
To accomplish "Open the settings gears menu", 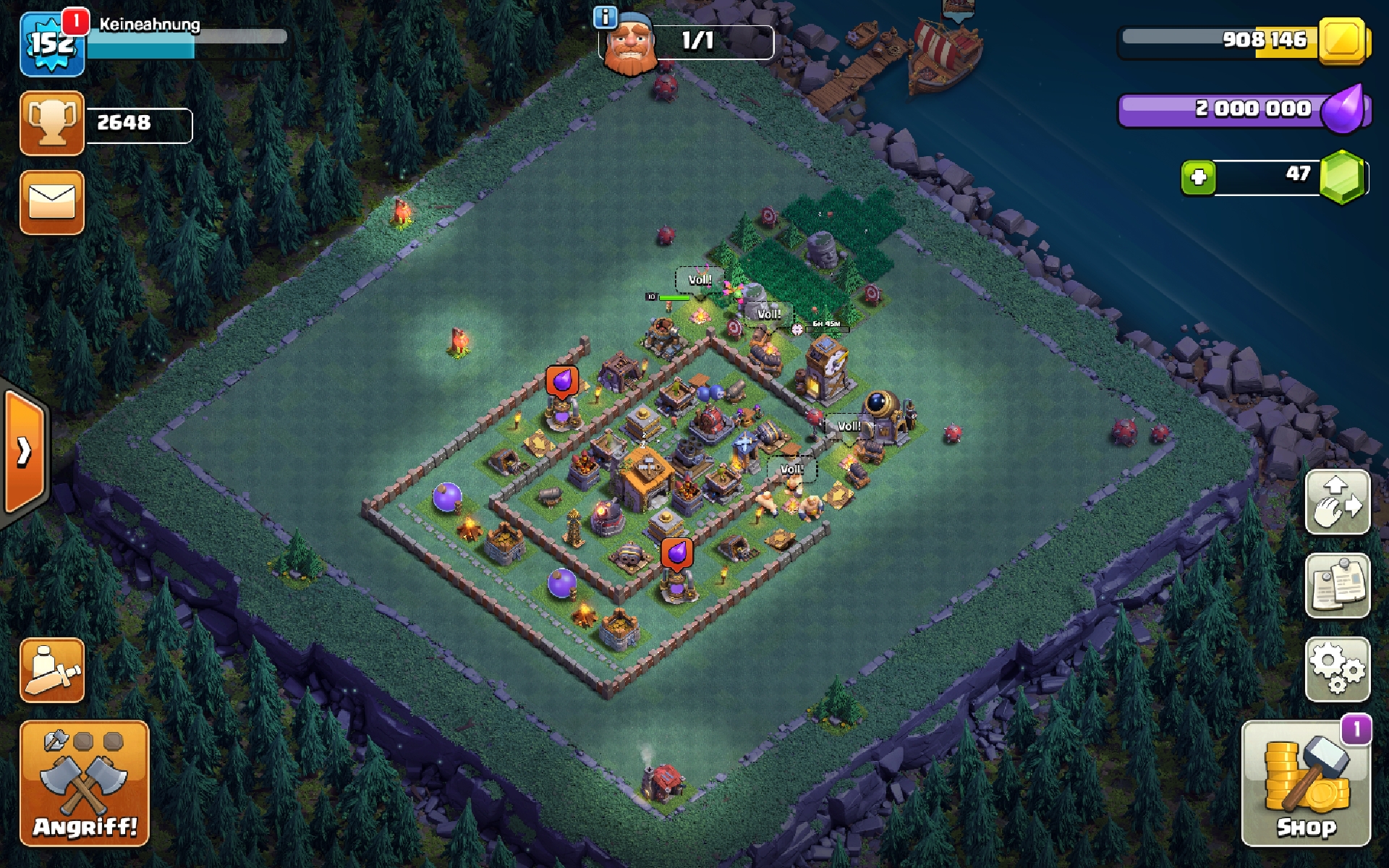I will [x=1337, y=669].
